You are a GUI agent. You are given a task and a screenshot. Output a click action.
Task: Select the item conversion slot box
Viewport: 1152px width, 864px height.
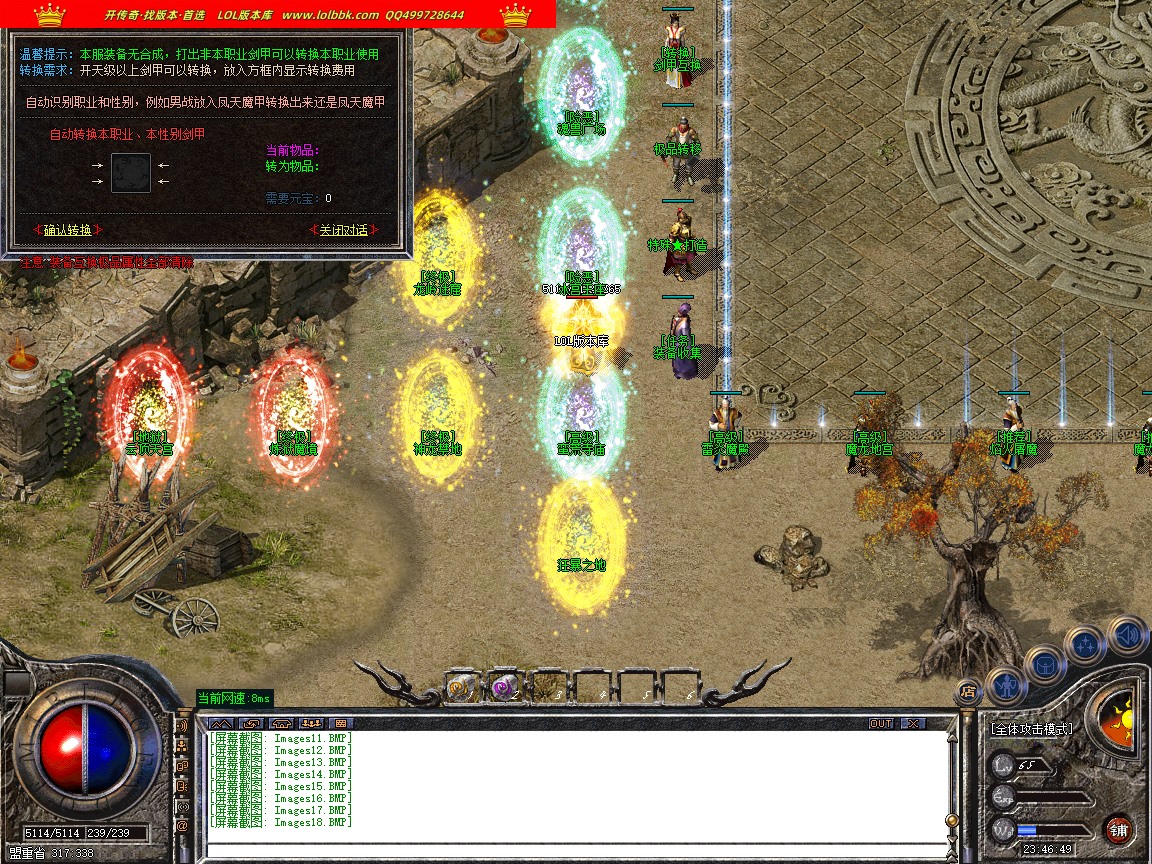tap(131, 172)
